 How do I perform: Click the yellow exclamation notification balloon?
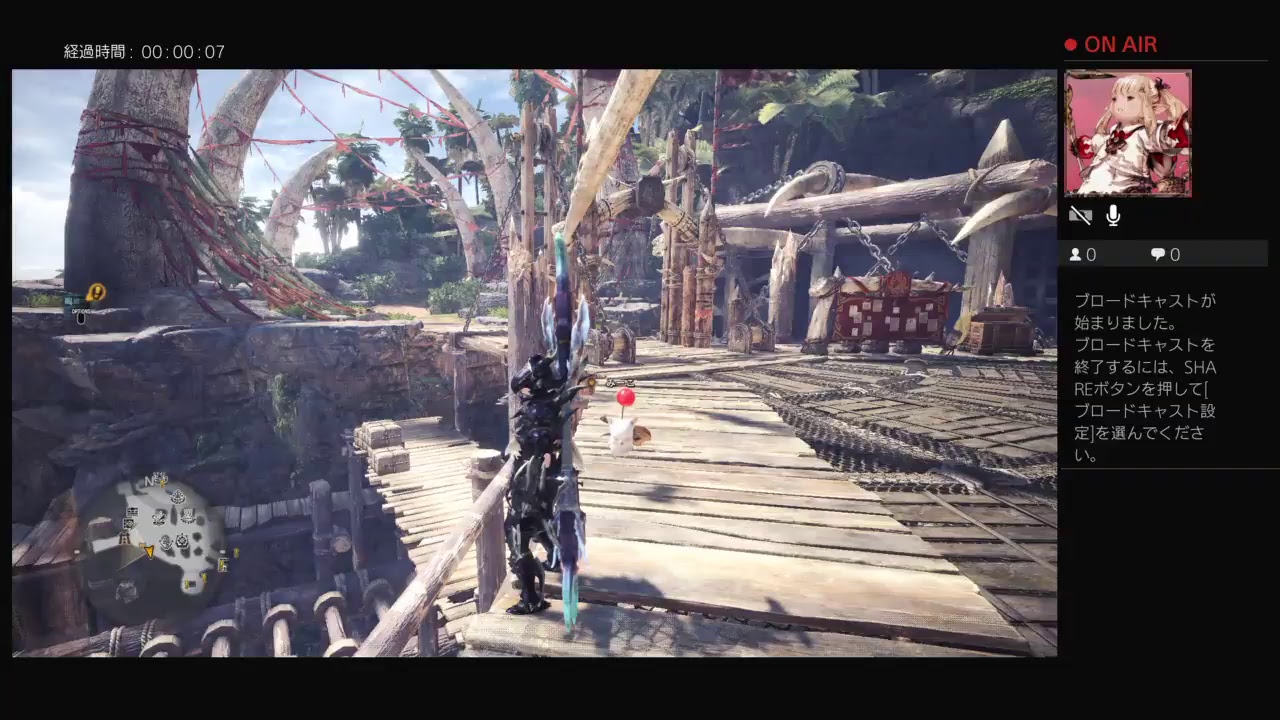point(97,292)
